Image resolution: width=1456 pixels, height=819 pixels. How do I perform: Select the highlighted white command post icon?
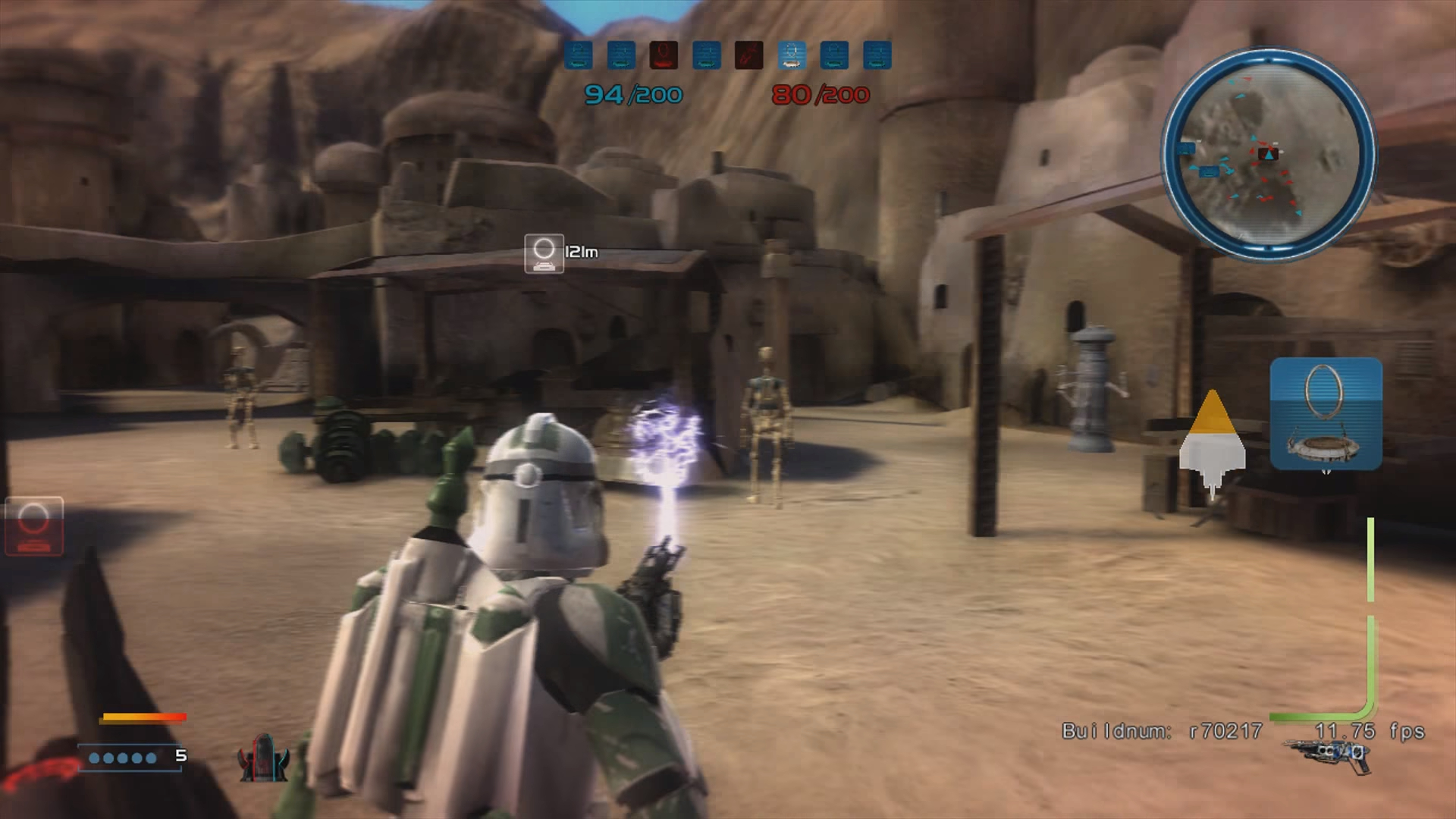coord(792,55)
